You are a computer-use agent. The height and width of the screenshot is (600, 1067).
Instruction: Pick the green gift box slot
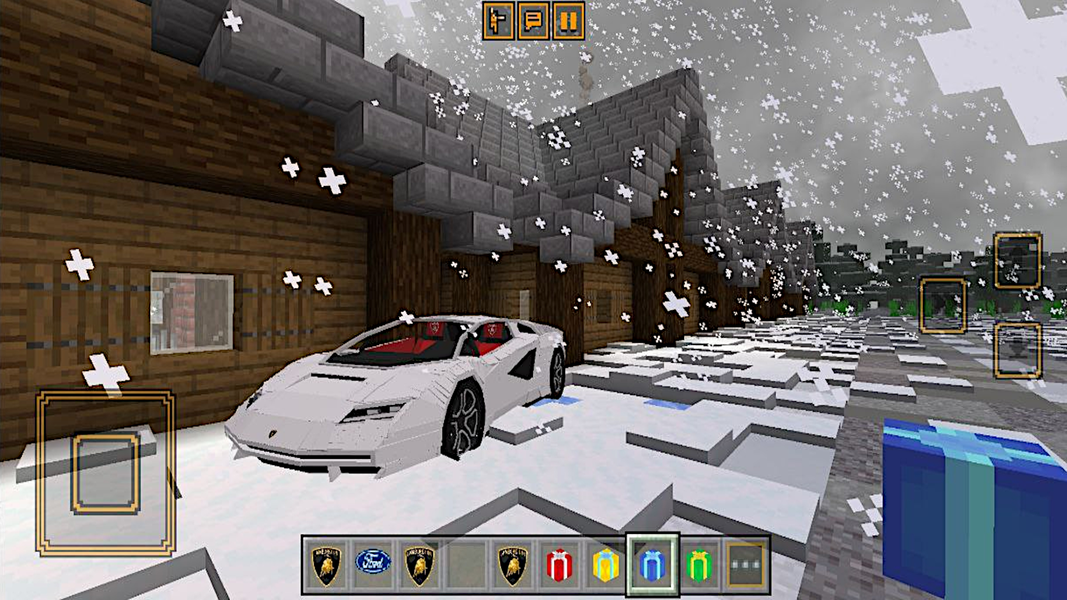point(700,566)
